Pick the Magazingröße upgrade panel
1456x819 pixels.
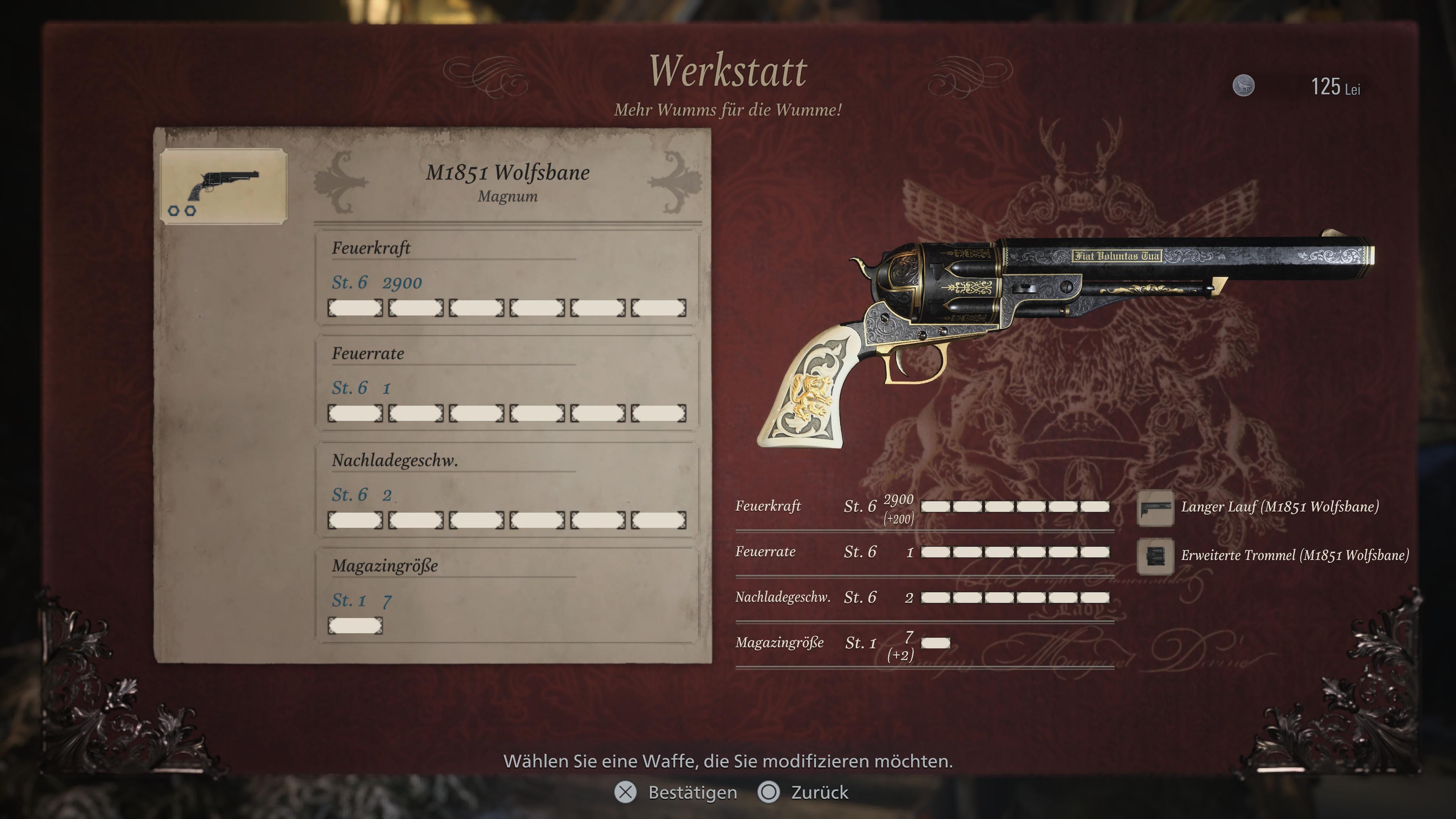pos(507,595)
